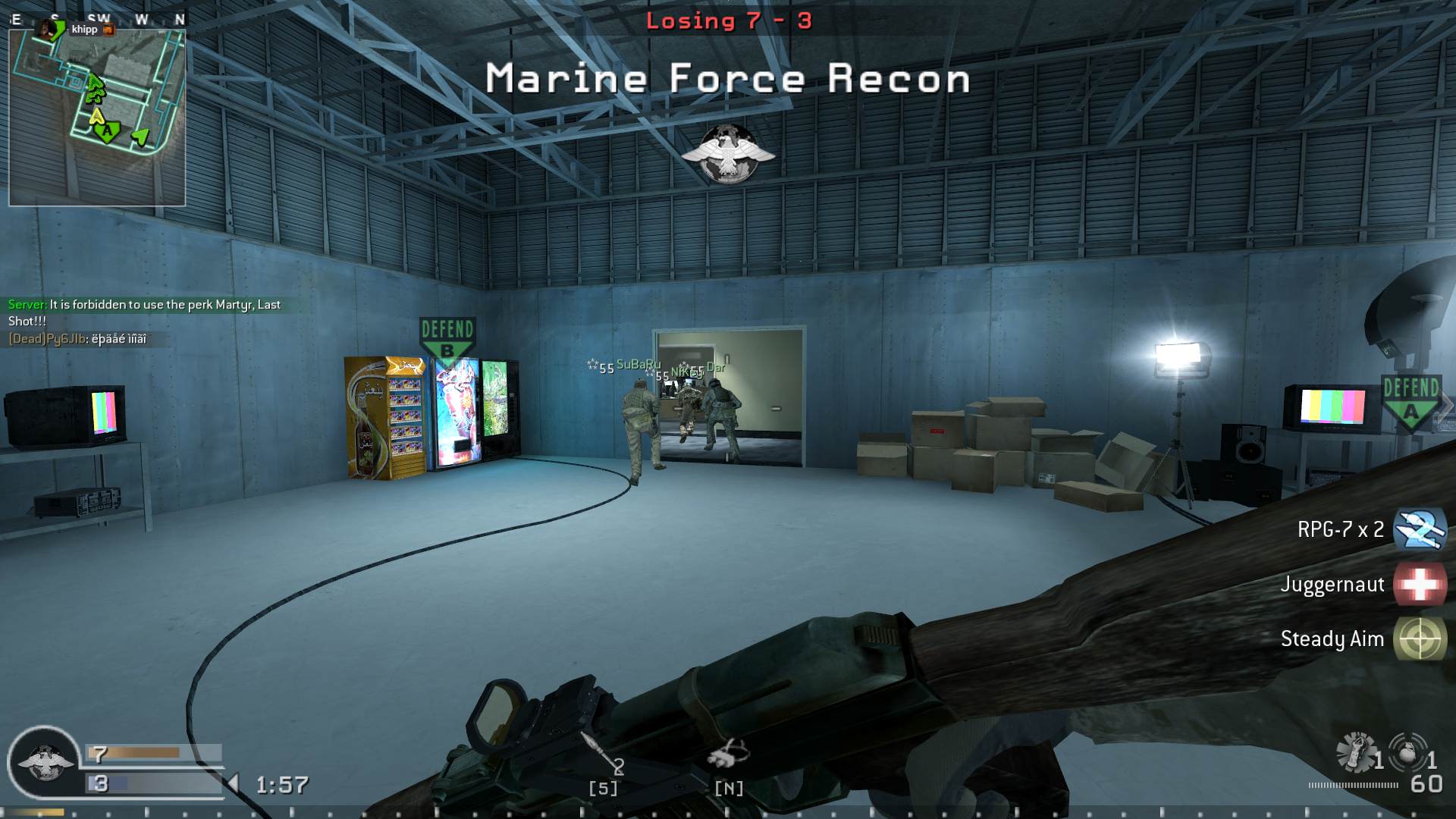Click the khipp voice chat indicator
Viewport: 1456px width, 819px height.
[x=84, y=30]
